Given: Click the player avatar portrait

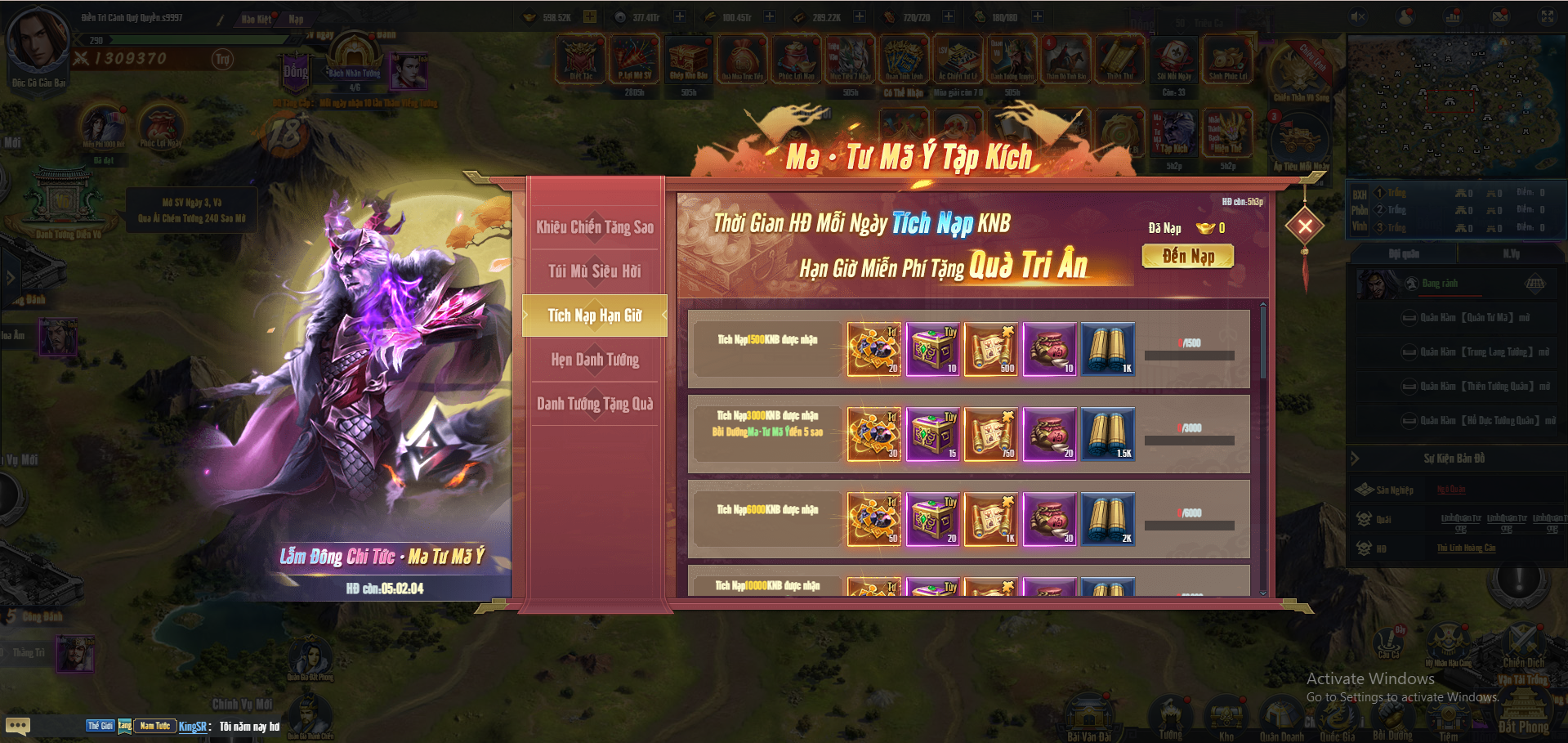Looking at the screenshot, I should 38,41.
